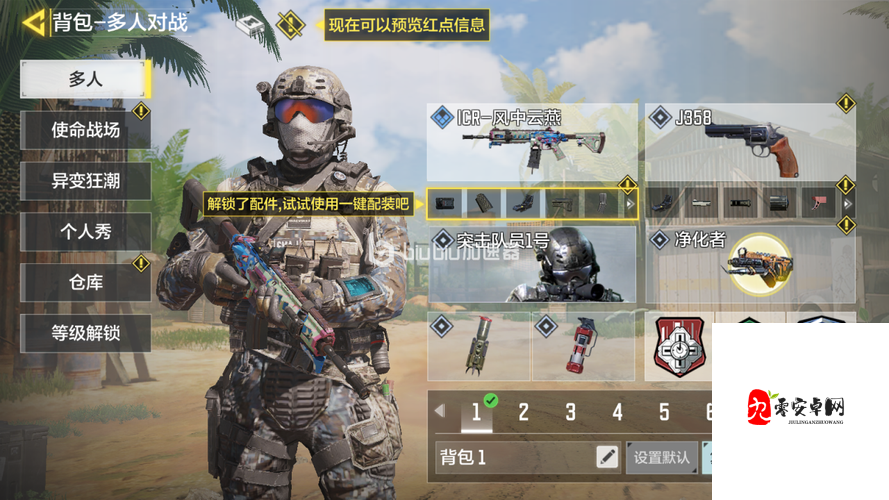Select the ICR primary weapon slot

[532, 141]
